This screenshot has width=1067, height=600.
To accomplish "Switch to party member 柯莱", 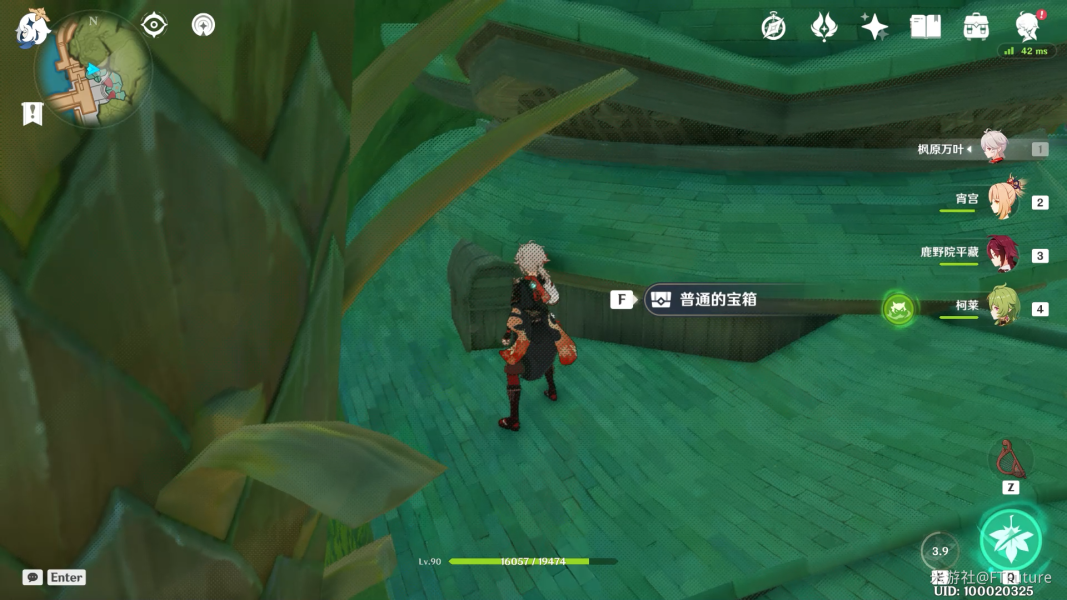I will click(x=1002, y=307).
